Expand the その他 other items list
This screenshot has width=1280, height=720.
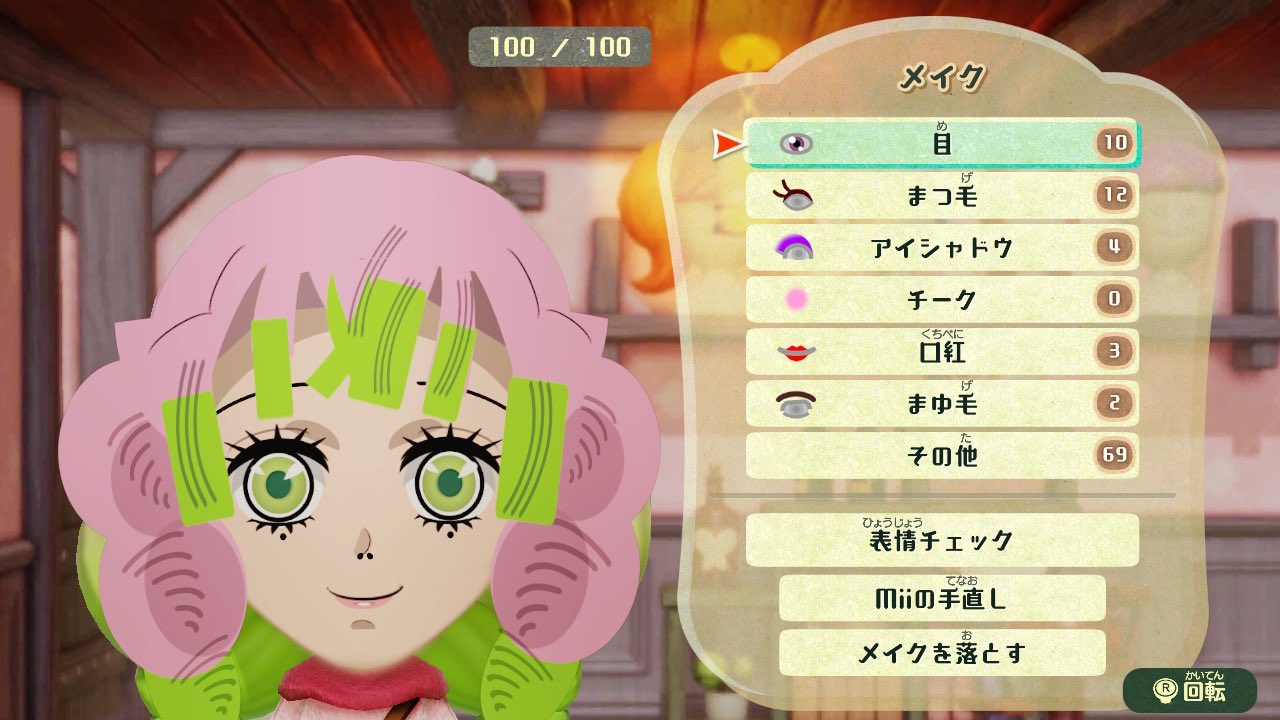[x=940, y=455]
